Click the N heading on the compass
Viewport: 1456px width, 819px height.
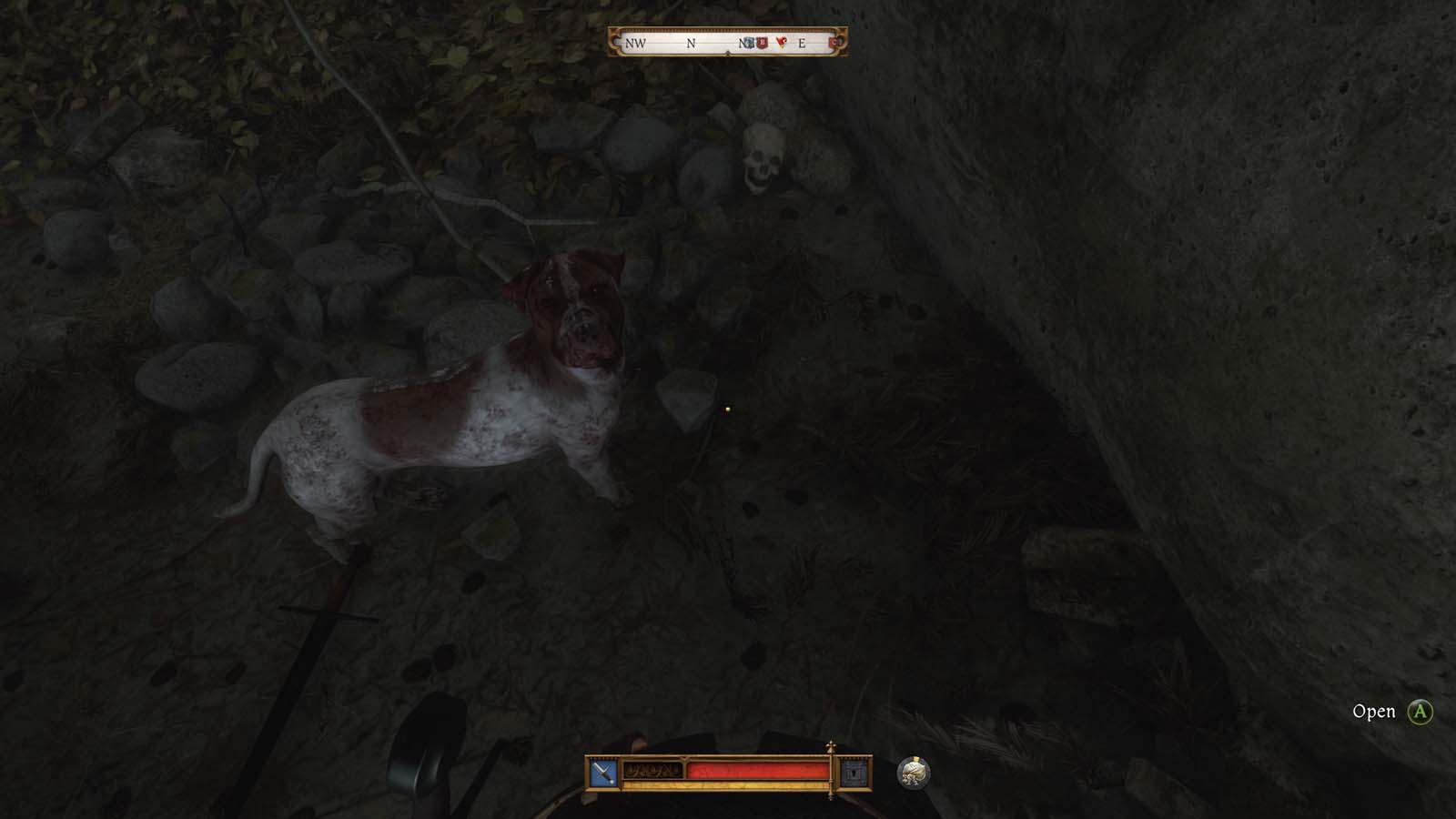(x=691, y=43)
